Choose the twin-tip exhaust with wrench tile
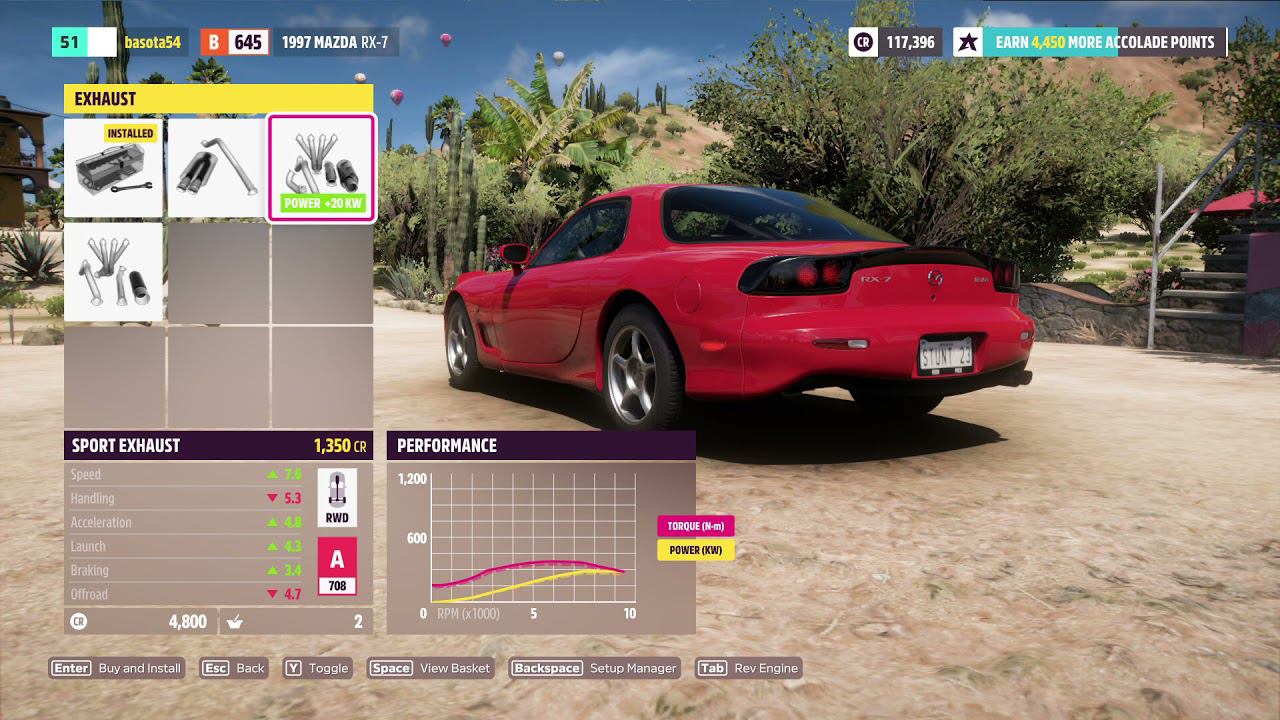This screenshot has height=720, width=1280. coord(217,168)
